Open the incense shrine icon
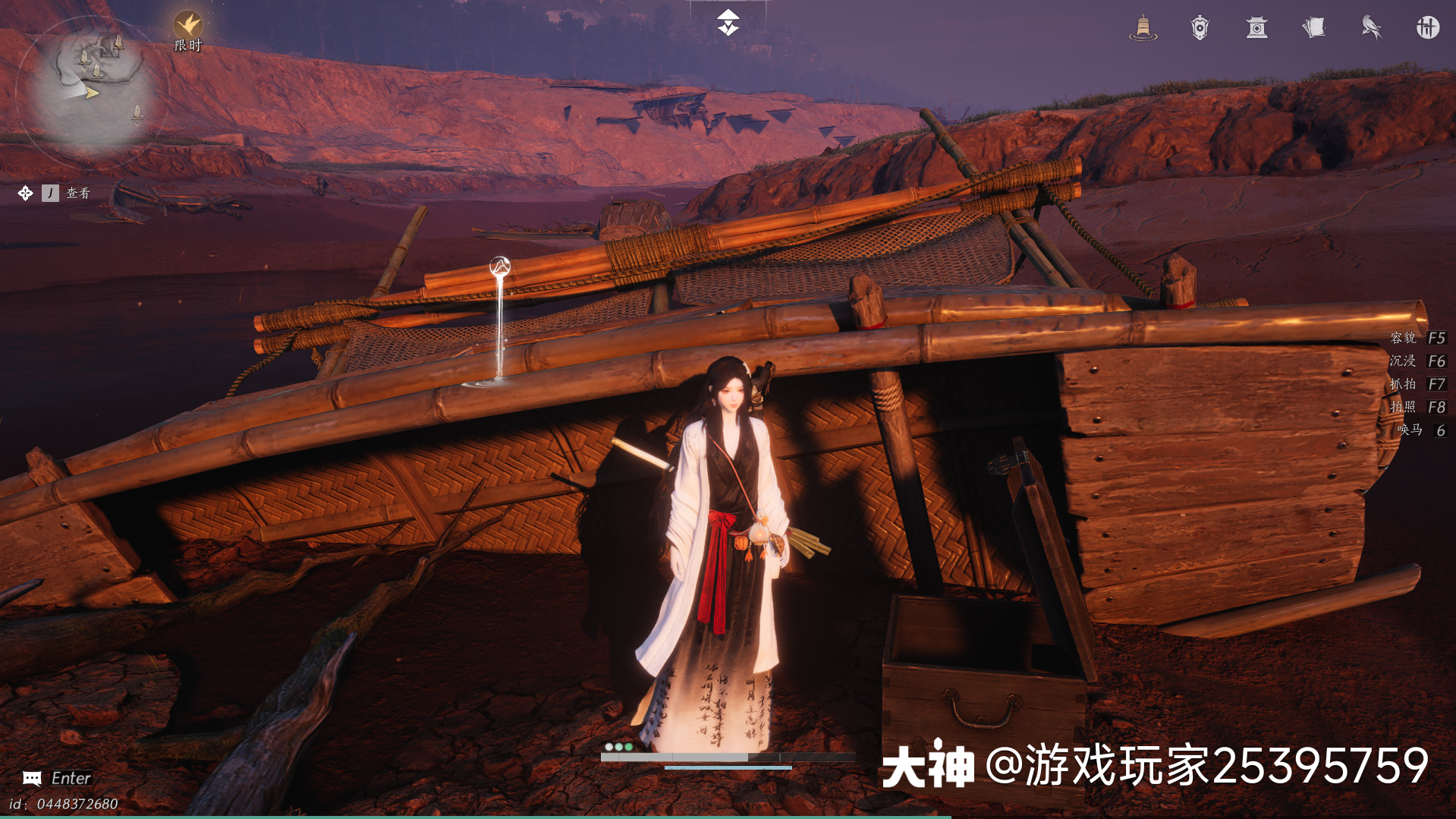Viewport: 1456px width, 819px height. pos(1256,29)
